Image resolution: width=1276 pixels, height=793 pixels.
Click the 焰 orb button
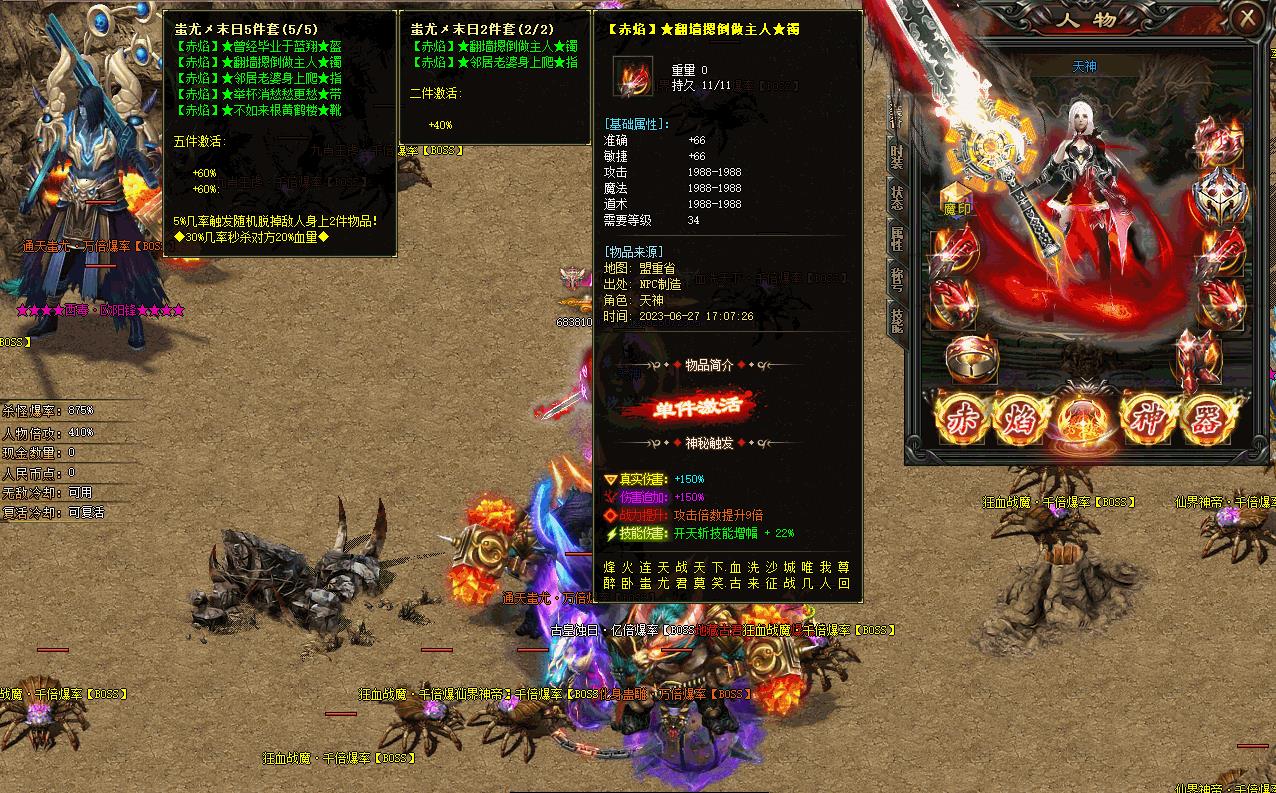coord(1018,417)
